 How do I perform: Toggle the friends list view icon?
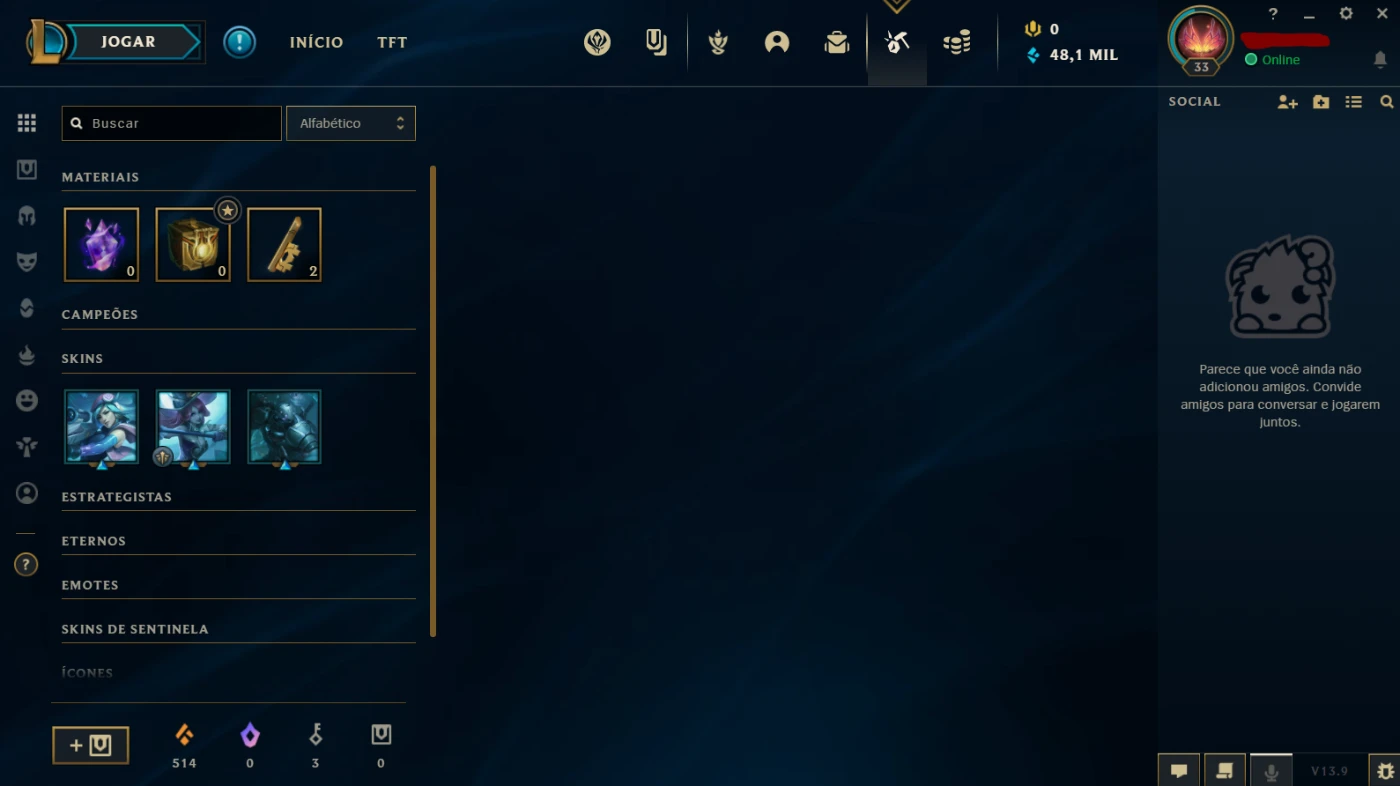[x=1353, y=101]
